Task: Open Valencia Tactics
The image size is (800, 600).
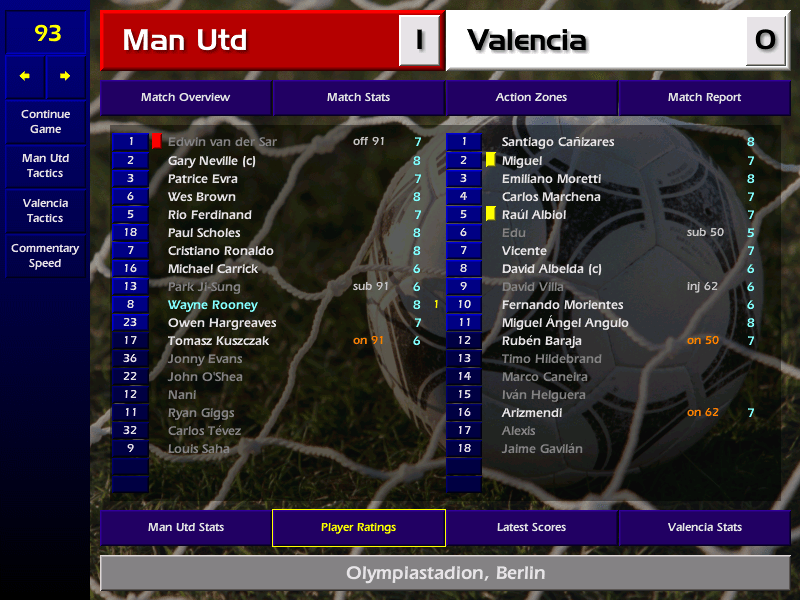Action: pyautogui.click(x=45, y=210)
